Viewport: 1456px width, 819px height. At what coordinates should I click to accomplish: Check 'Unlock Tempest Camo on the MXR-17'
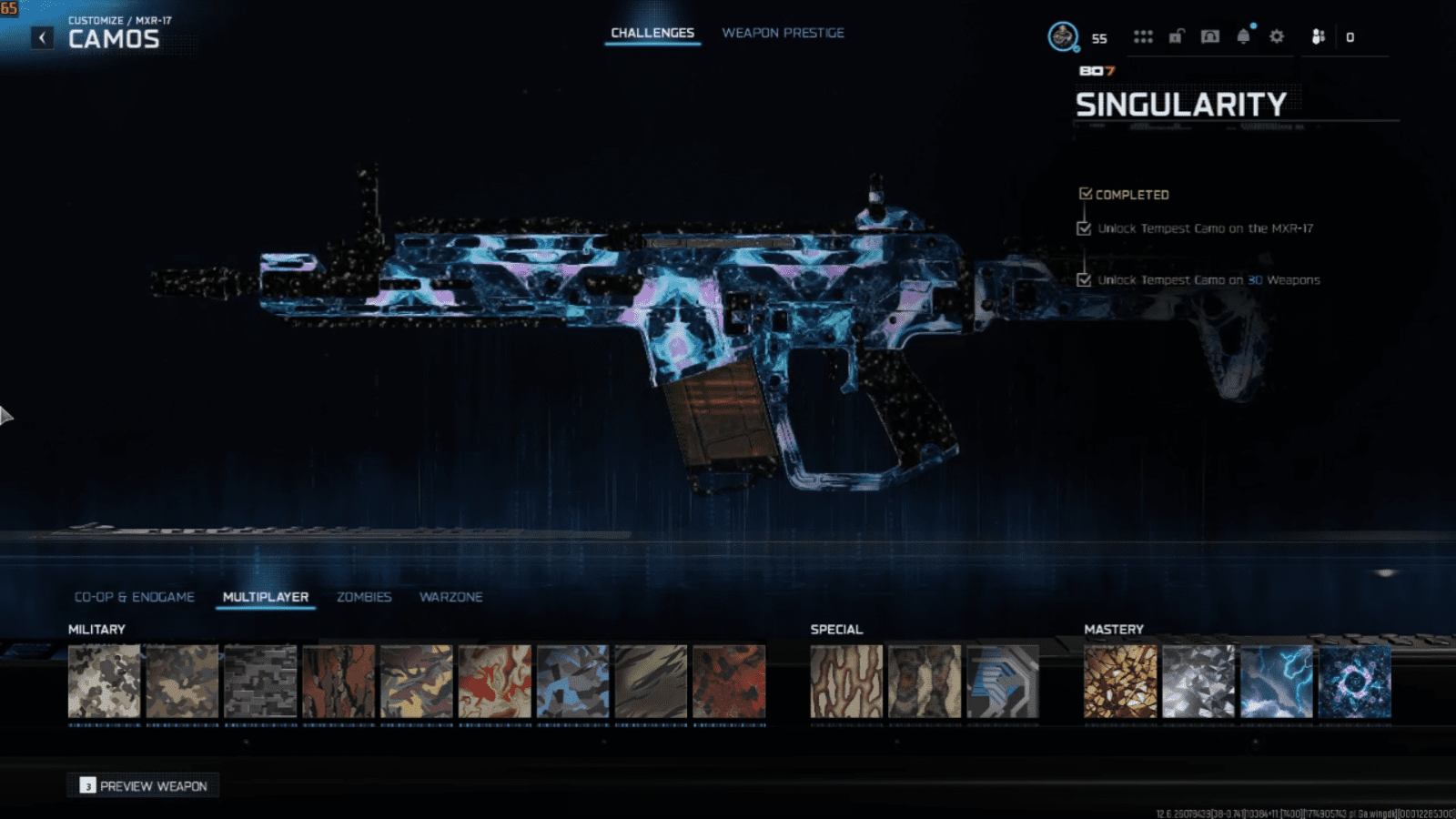[x=1084, y=228]
